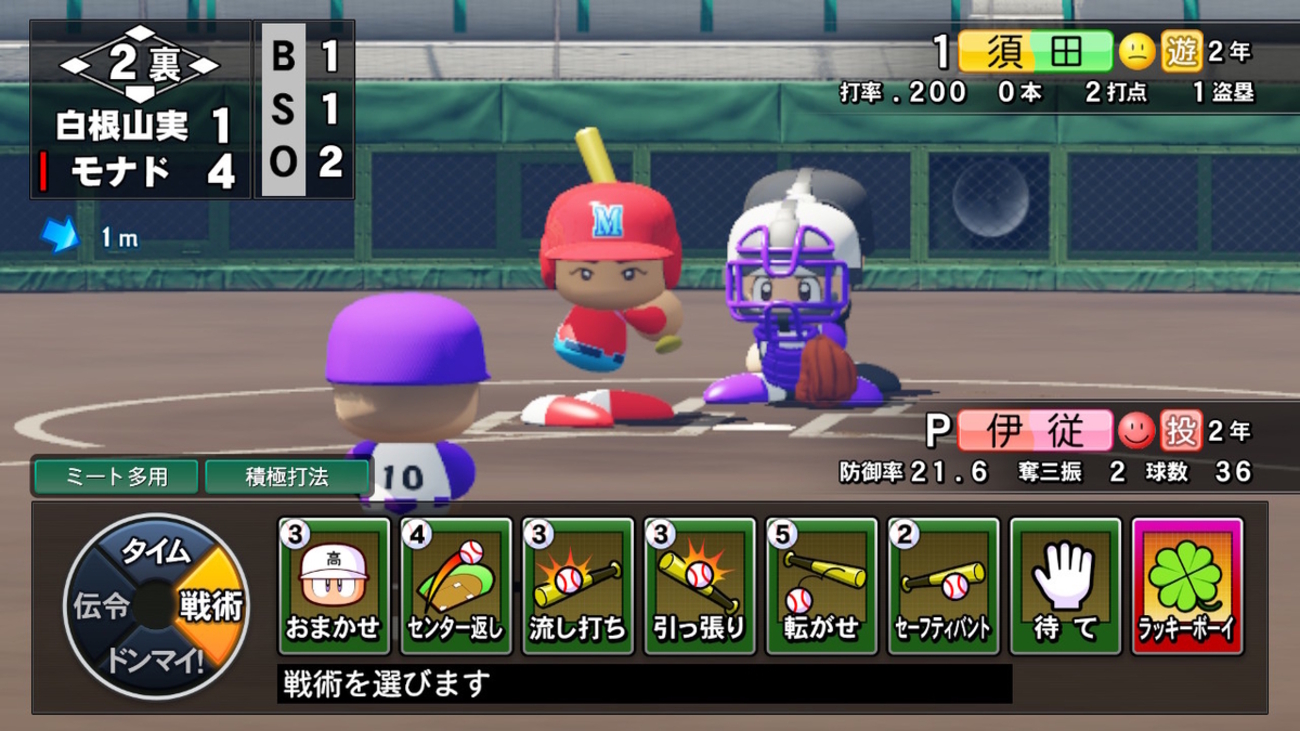
Task: Select the おまかせ tactic card
Action: point(334,586)
